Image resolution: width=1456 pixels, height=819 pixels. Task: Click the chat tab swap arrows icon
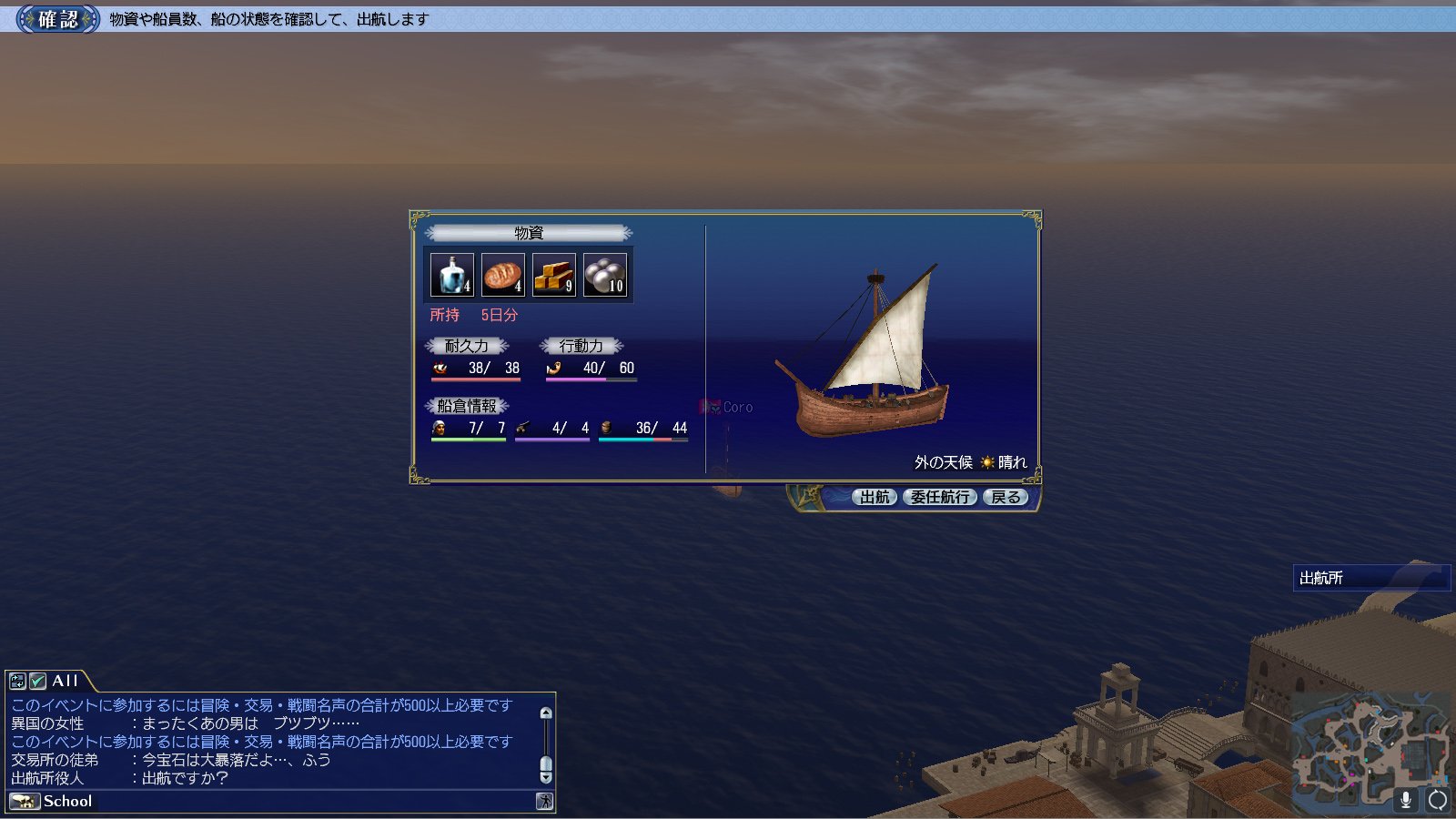pos(17,681)
